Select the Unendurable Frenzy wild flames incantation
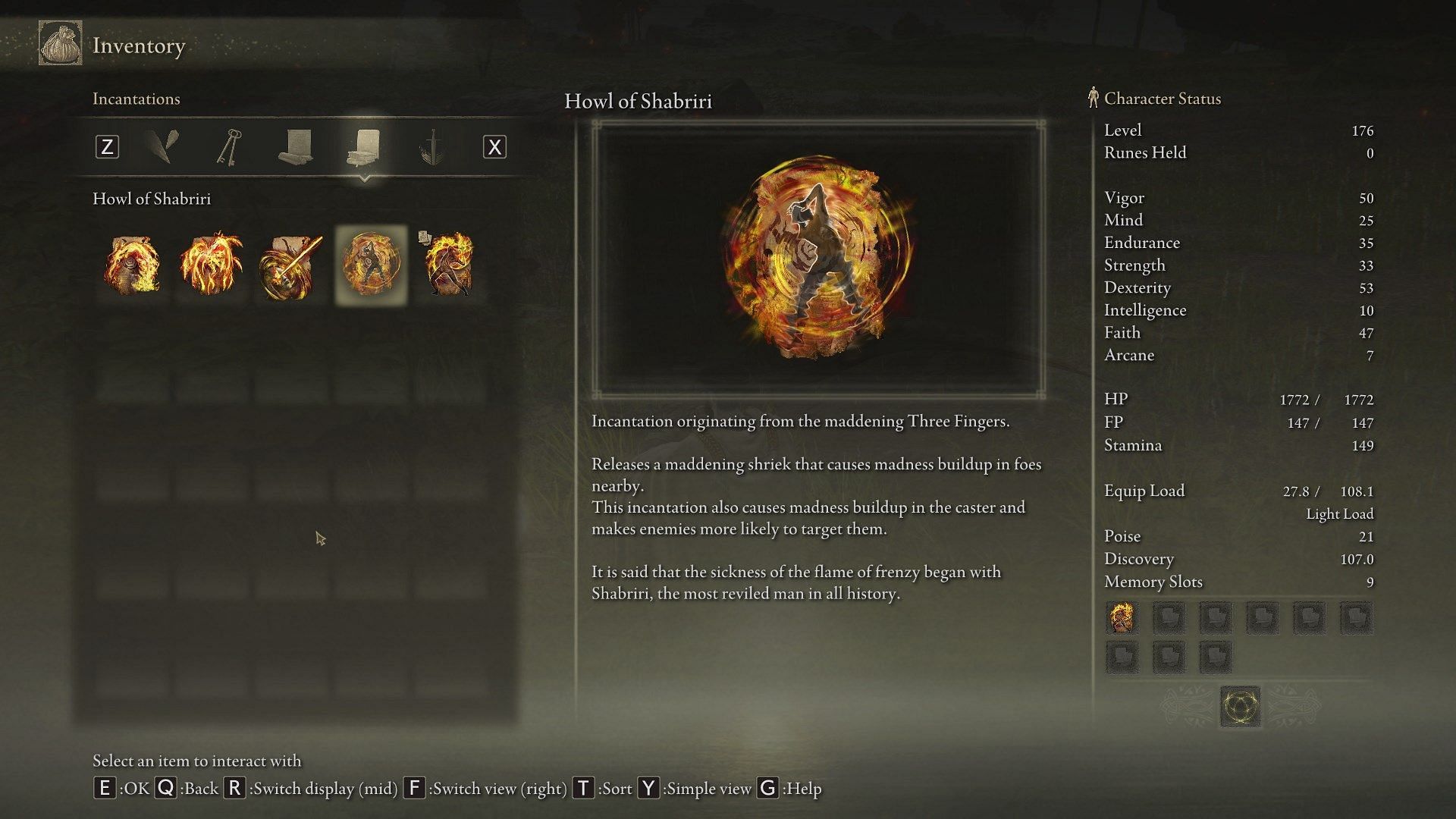The width and height of the screenshot is (1456, 819). [x=212, y=265]
